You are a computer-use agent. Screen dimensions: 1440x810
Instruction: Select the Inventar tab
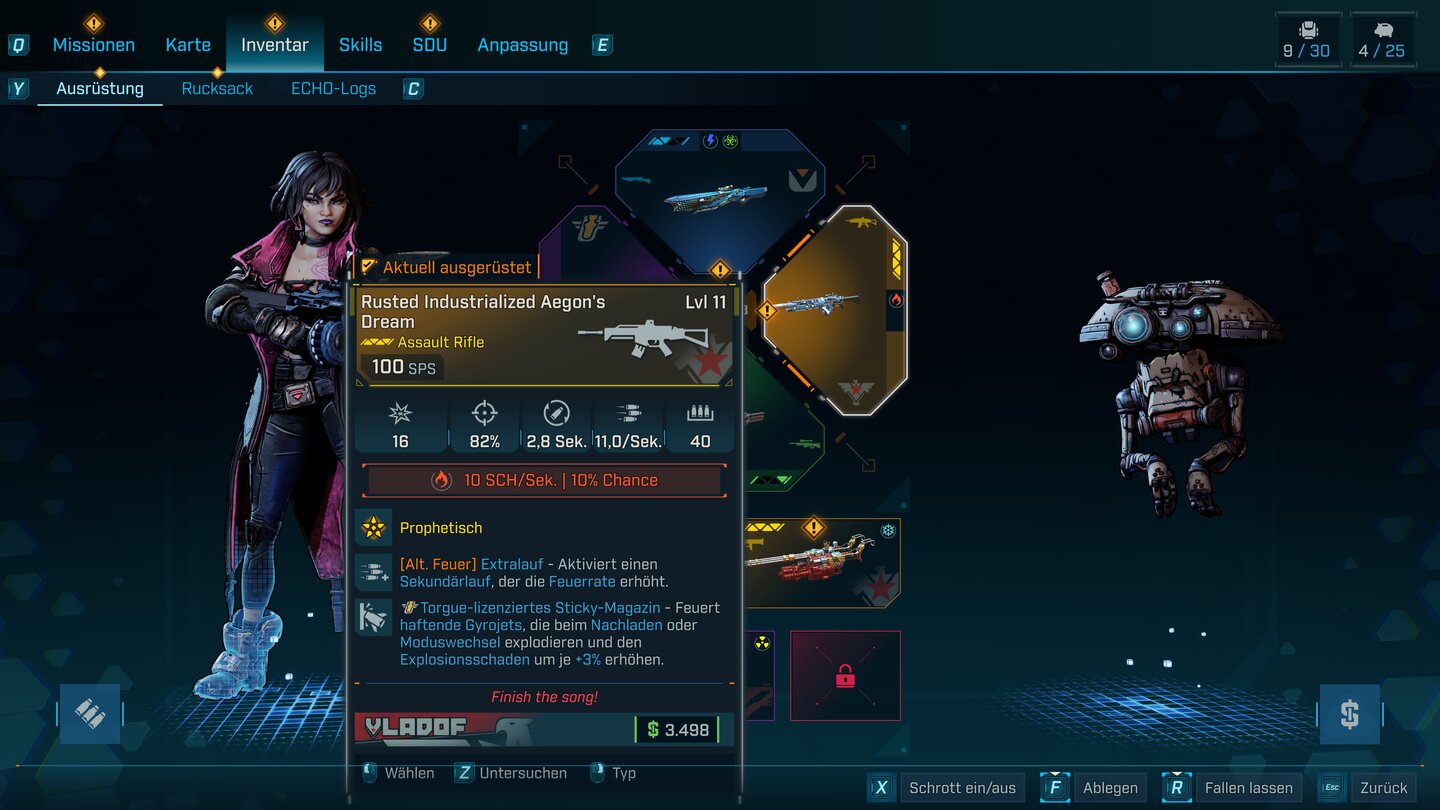tap(274, 45)
